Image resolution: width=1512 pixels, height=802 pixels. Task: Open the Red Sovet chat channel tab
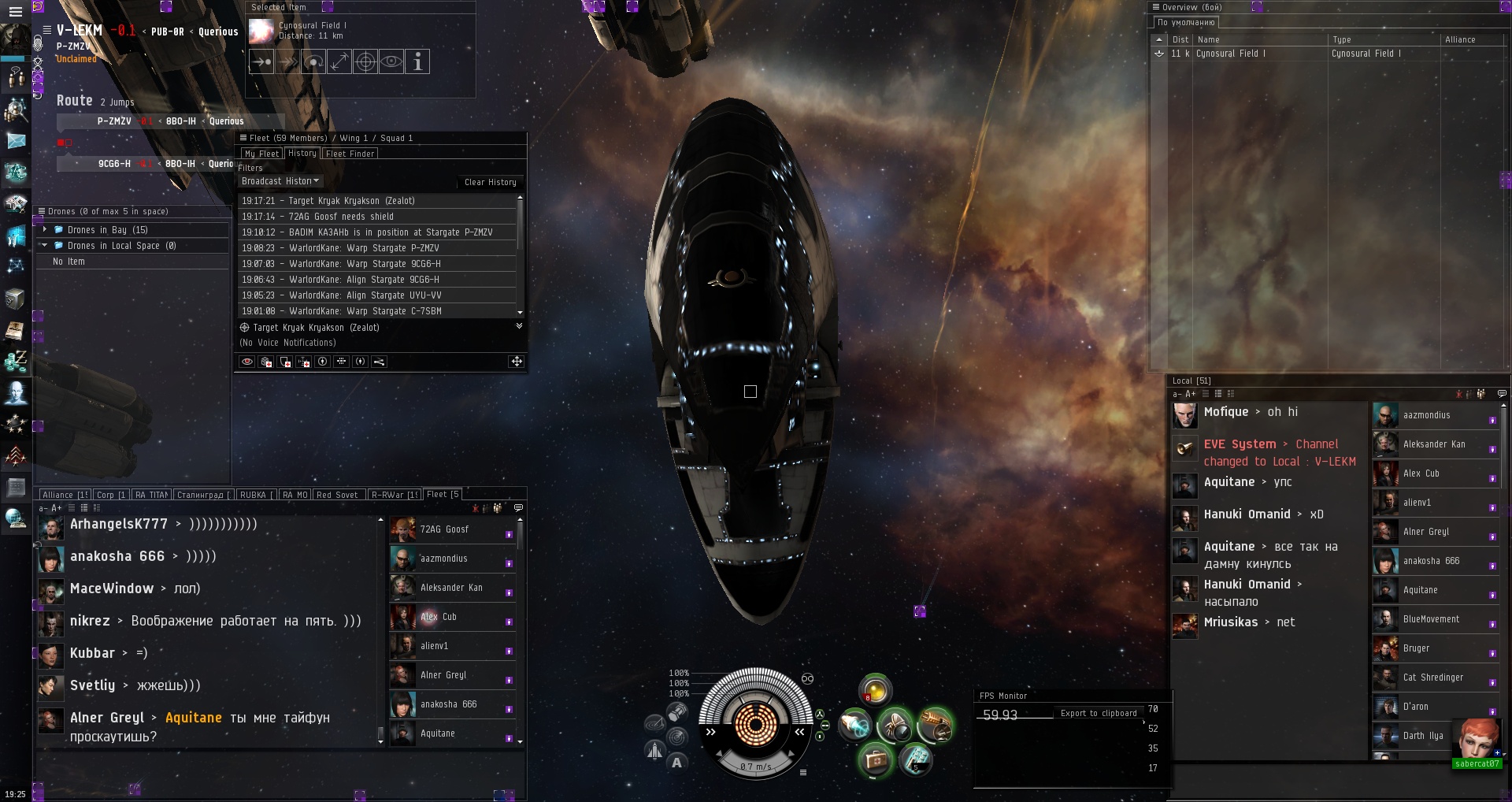[x=337, y=495]
